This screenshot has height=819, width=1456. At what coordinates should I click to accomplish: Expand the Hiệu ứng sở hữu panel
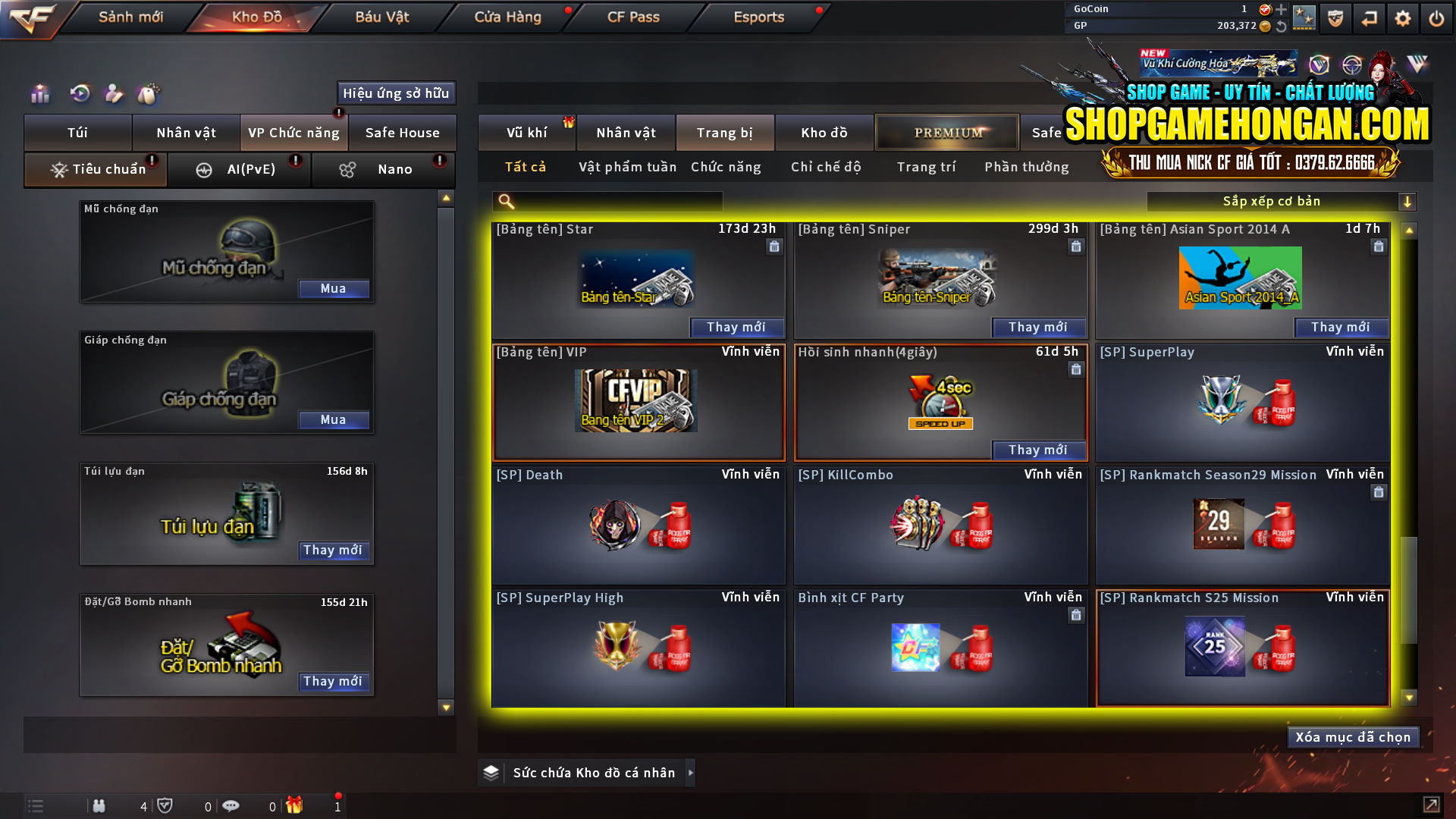coord(395,93)
